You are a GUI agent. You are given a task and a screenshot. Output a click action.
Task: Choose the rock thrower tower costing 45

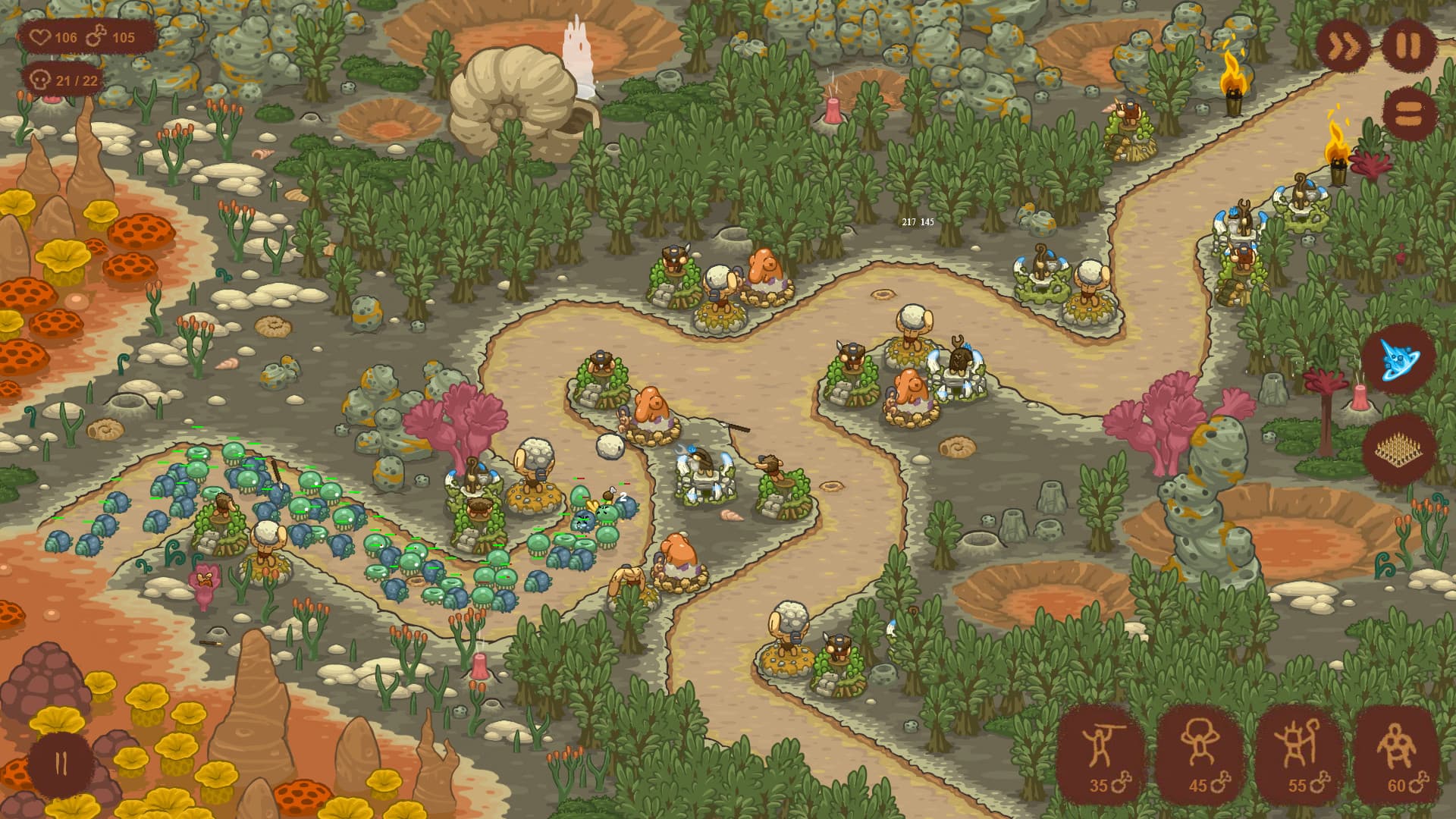click(x=1200, y=754)
